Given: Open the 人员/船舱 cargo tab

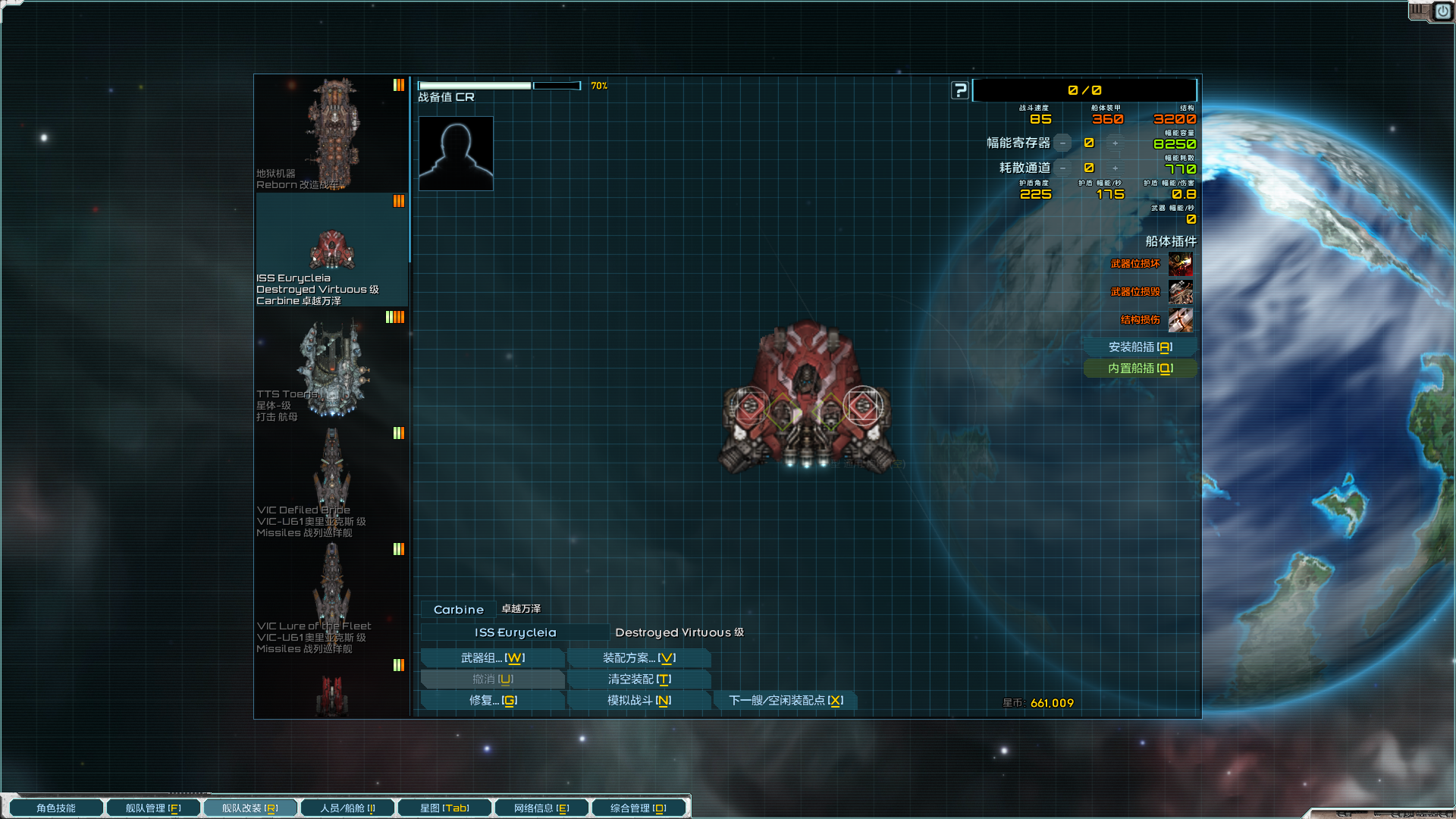Looking at the screenshot, I should 347,808.
